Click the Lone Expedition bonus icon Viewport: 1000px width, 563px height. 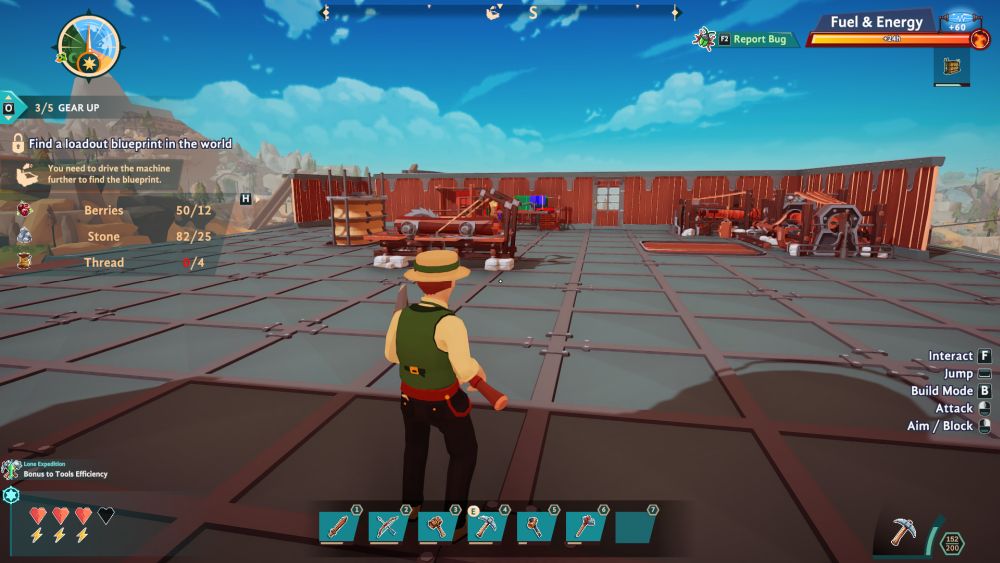tap(11, 469)
